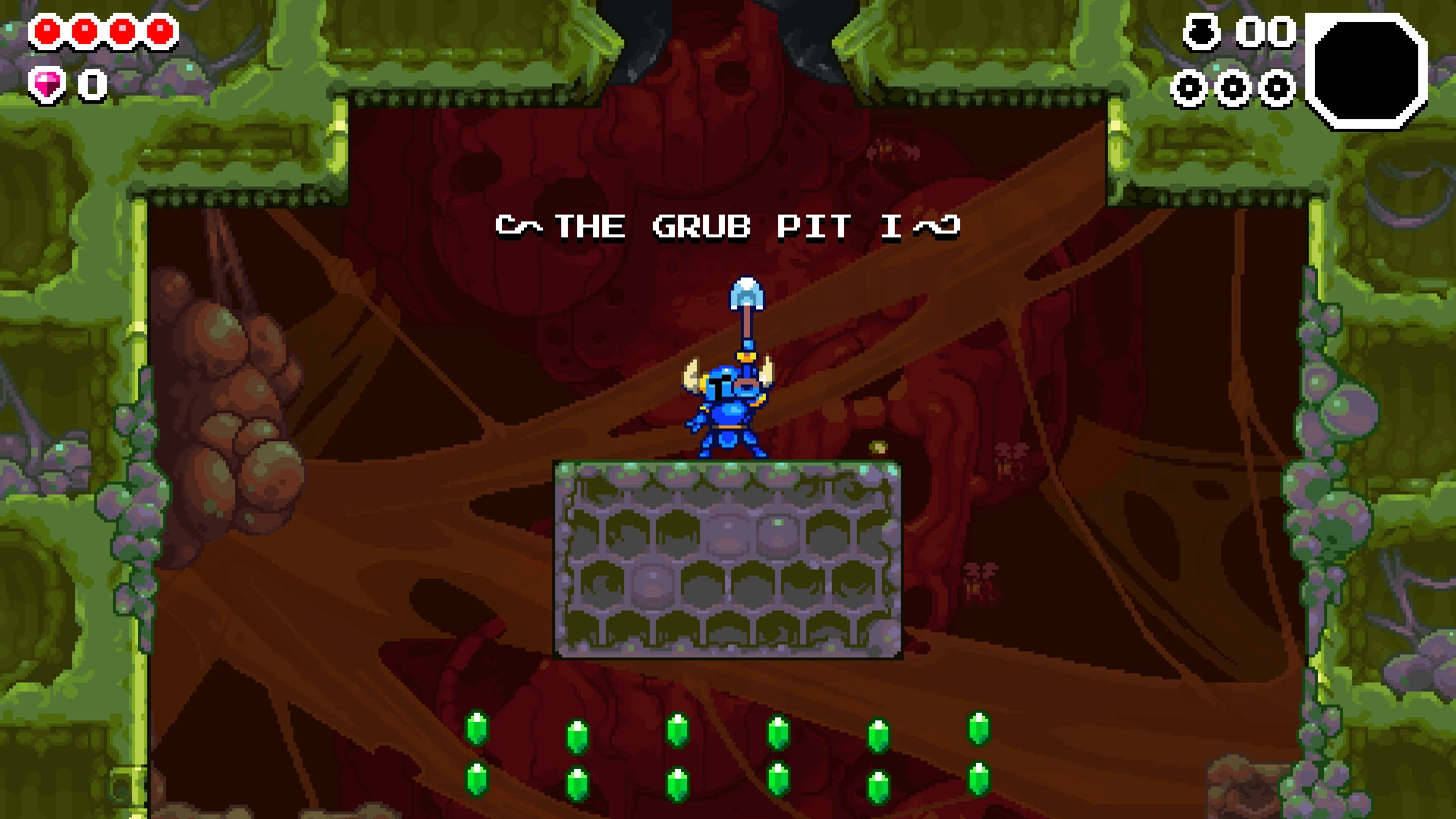Screen dimensions: 1456x819
Task: Click the THE GRUB PIT I title
Action: tap(728, 225)
